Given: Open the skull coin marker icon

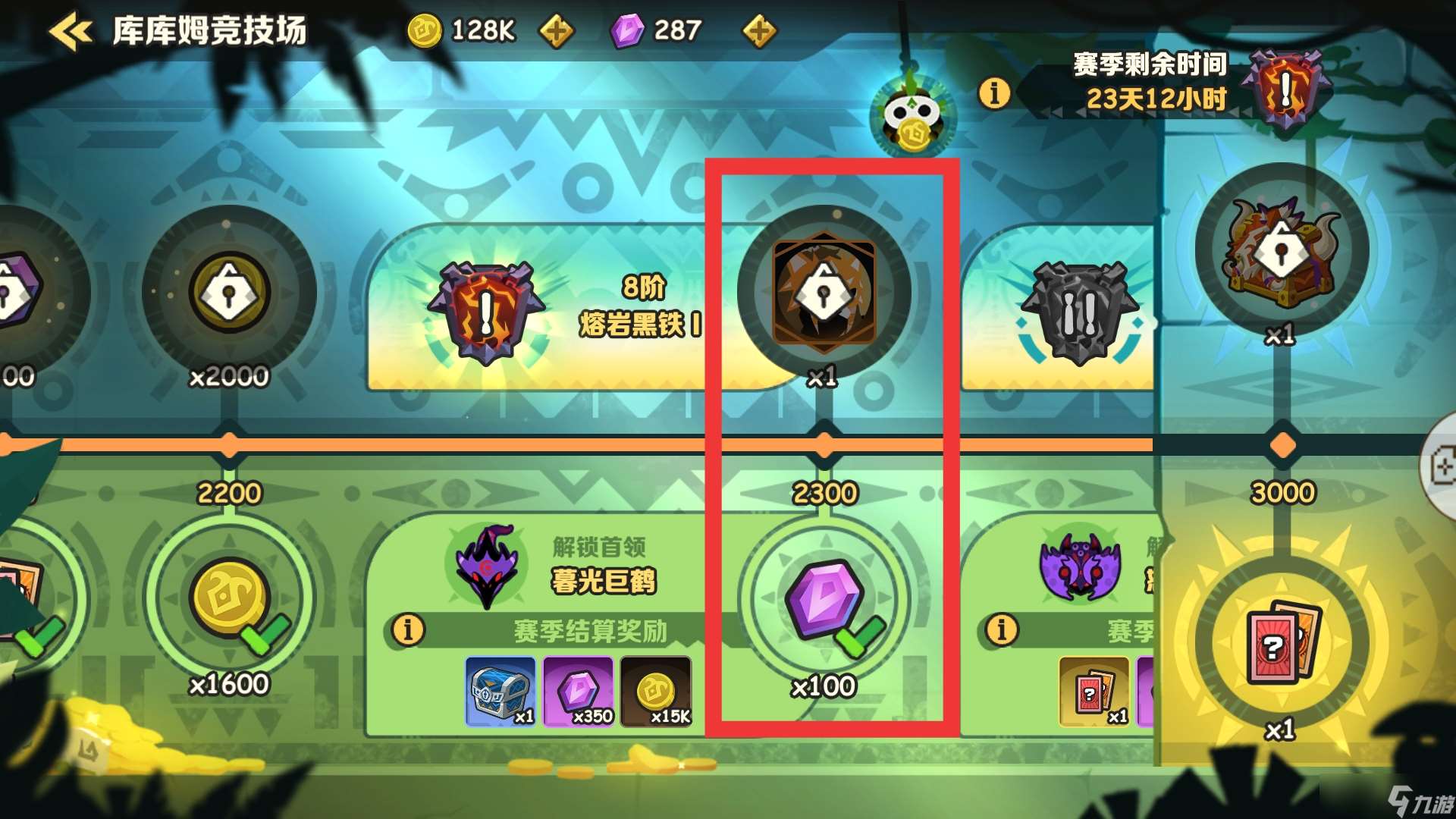Looking at the screenshot, I should (912, 118).
